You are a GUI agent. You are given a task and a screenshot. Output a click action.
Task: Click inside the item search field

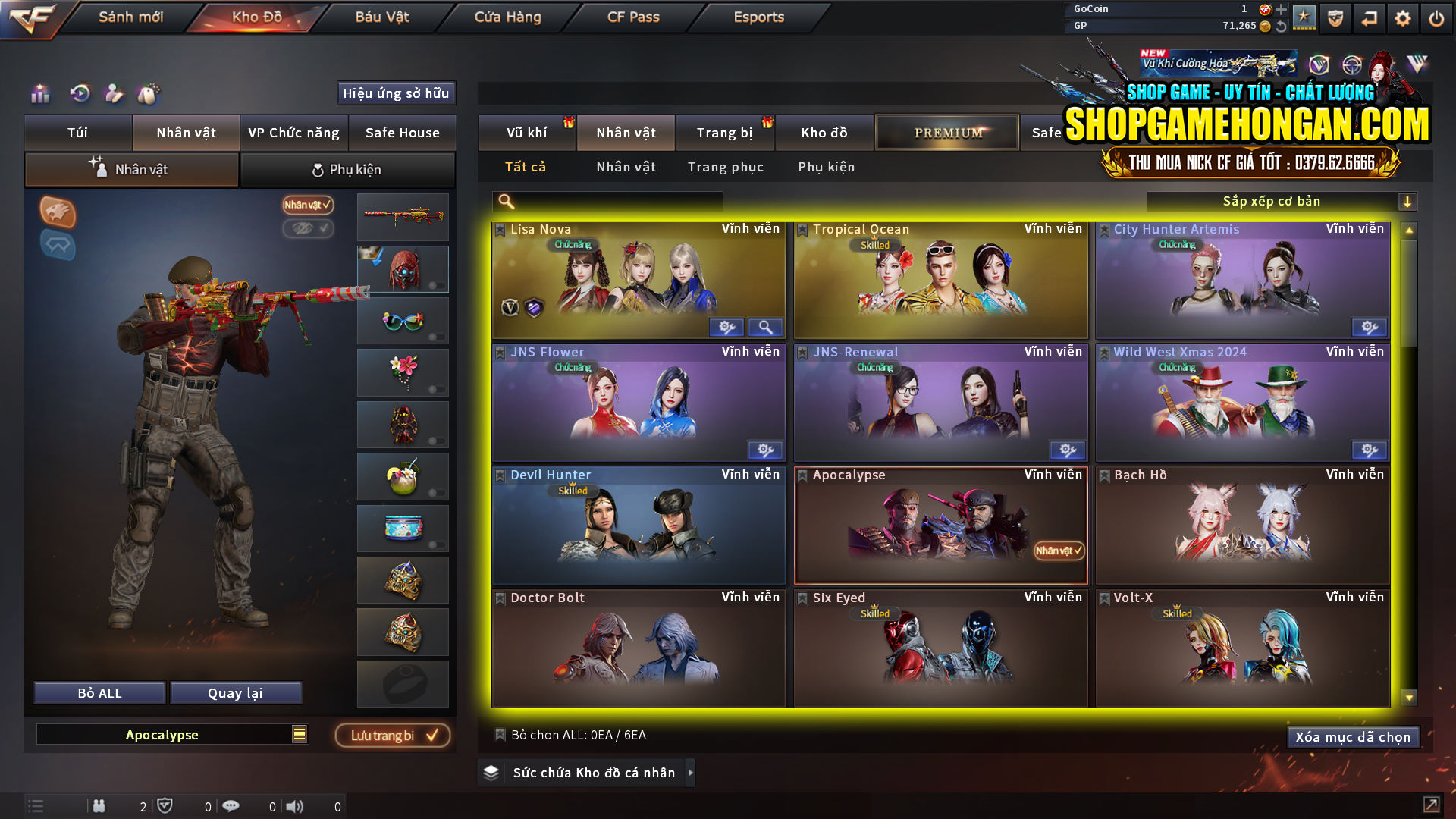607,201
